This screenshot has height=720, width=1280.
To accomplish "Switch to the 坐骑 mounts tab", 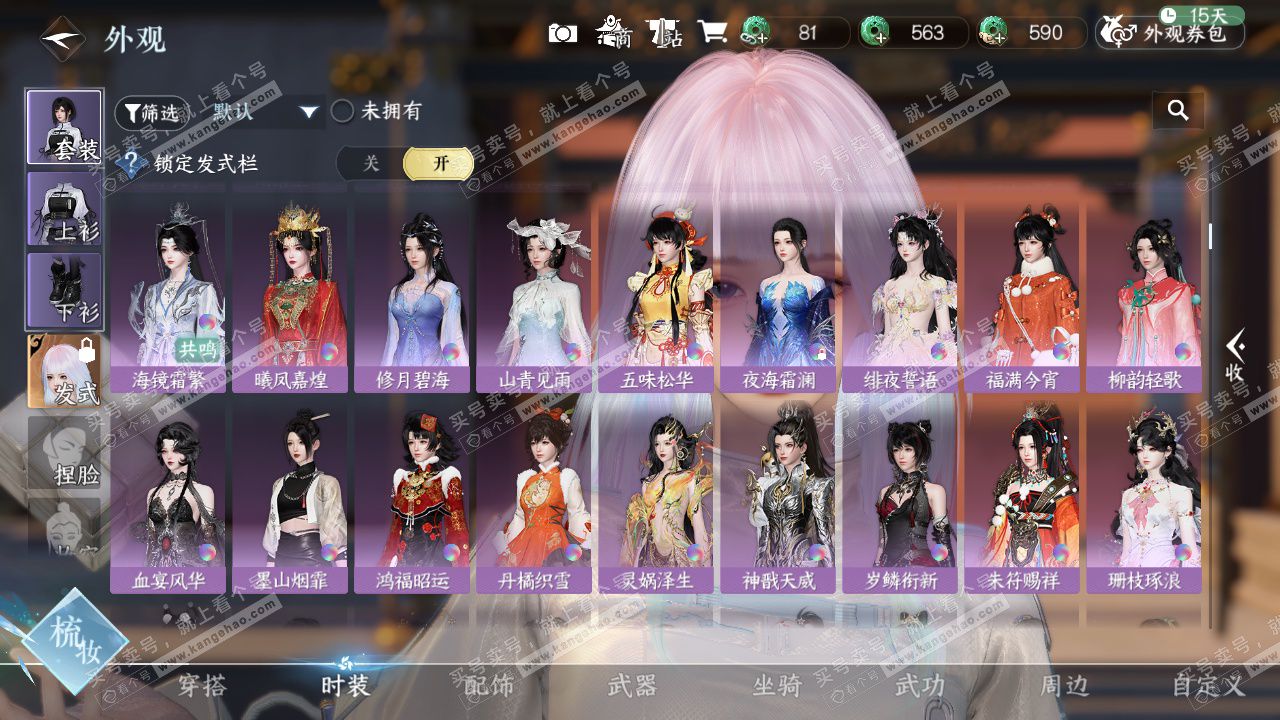I will 777,685.
